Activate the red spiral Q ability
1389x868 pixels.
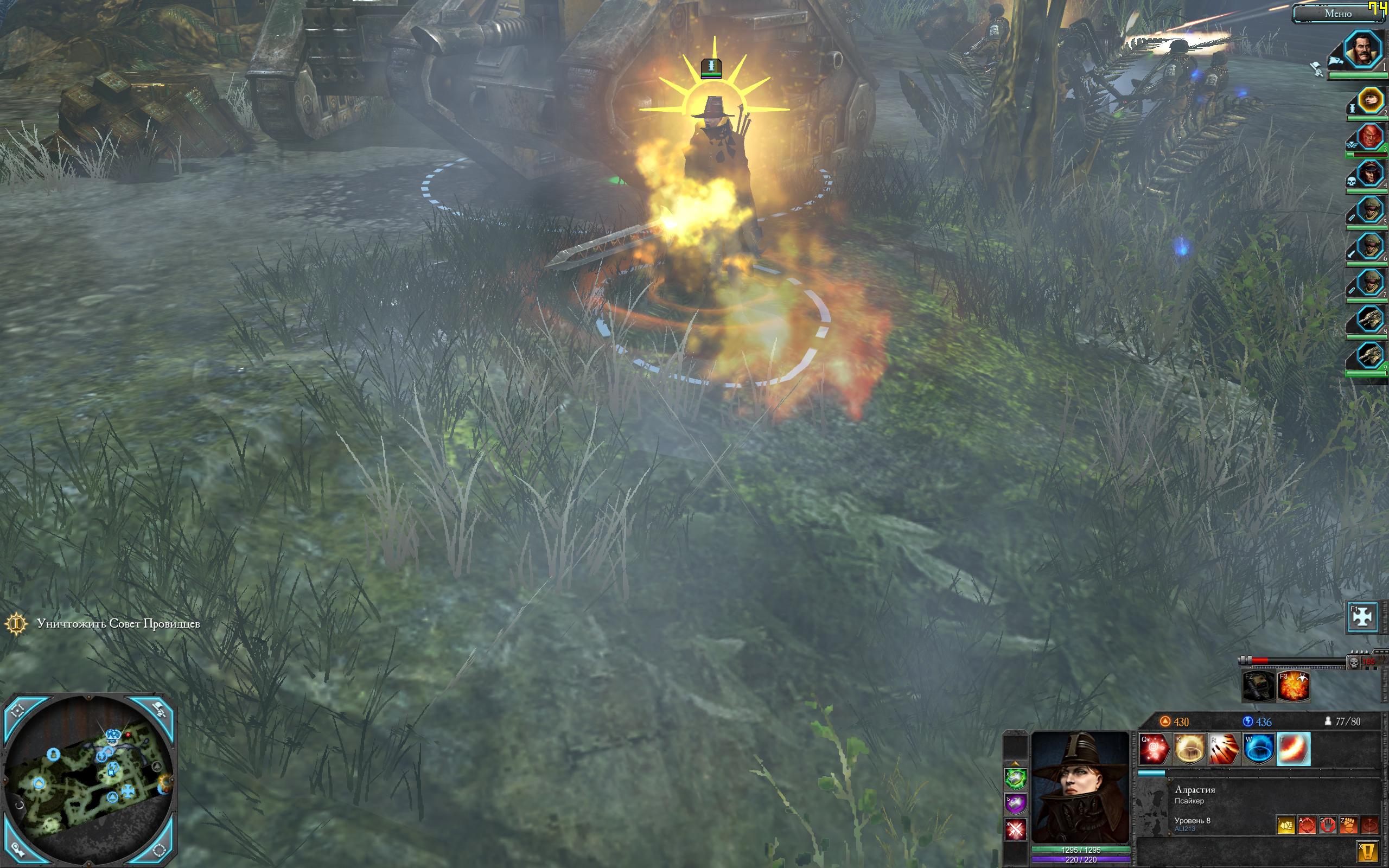coord(1155,749)
